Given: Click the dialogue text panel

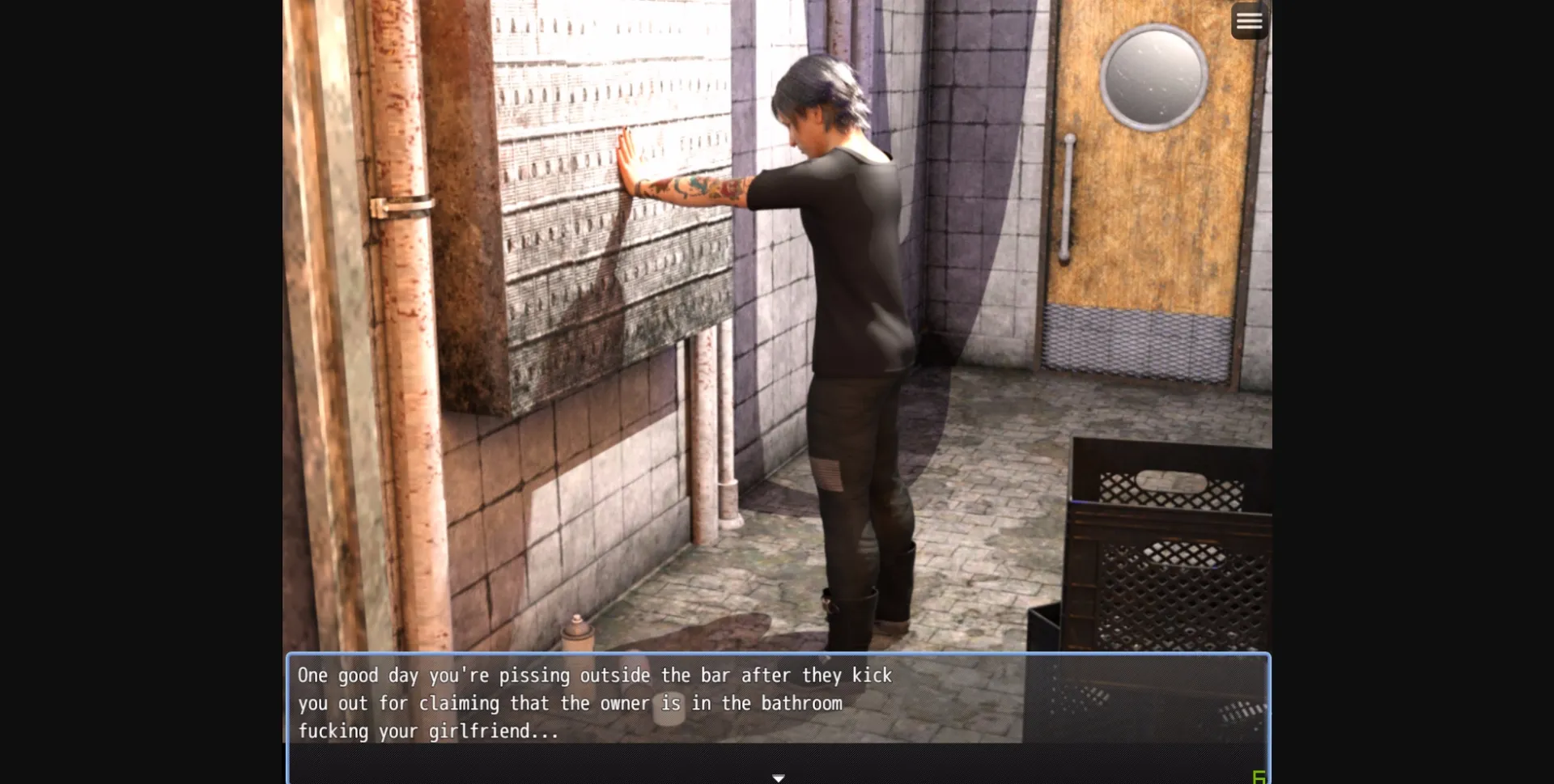Looking at the screenshot, I should pos(777,704).
